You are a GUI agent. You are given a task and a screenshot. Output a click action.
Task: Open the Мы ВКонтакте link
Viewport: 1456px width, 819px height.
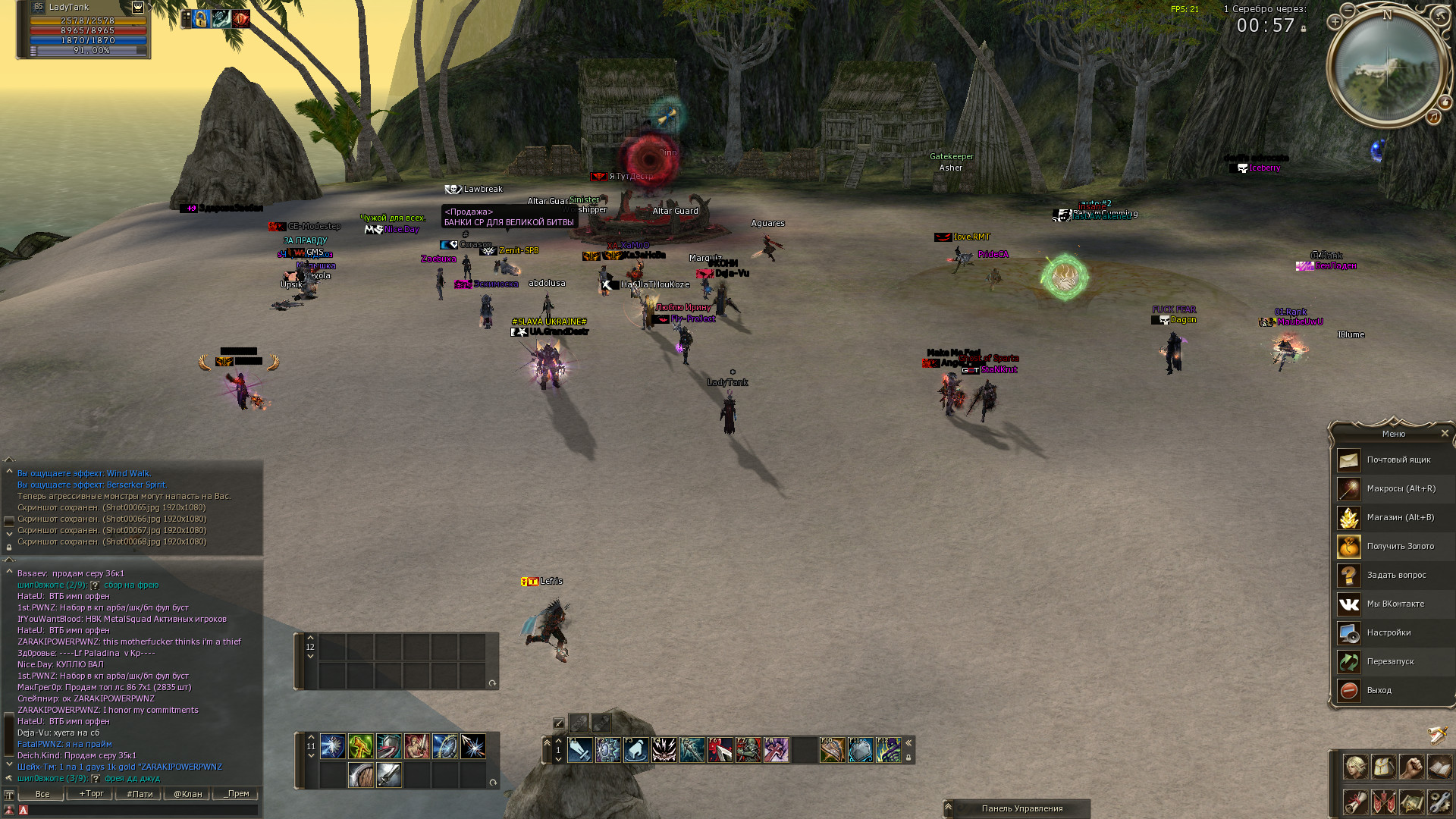tap(1395, 604)
